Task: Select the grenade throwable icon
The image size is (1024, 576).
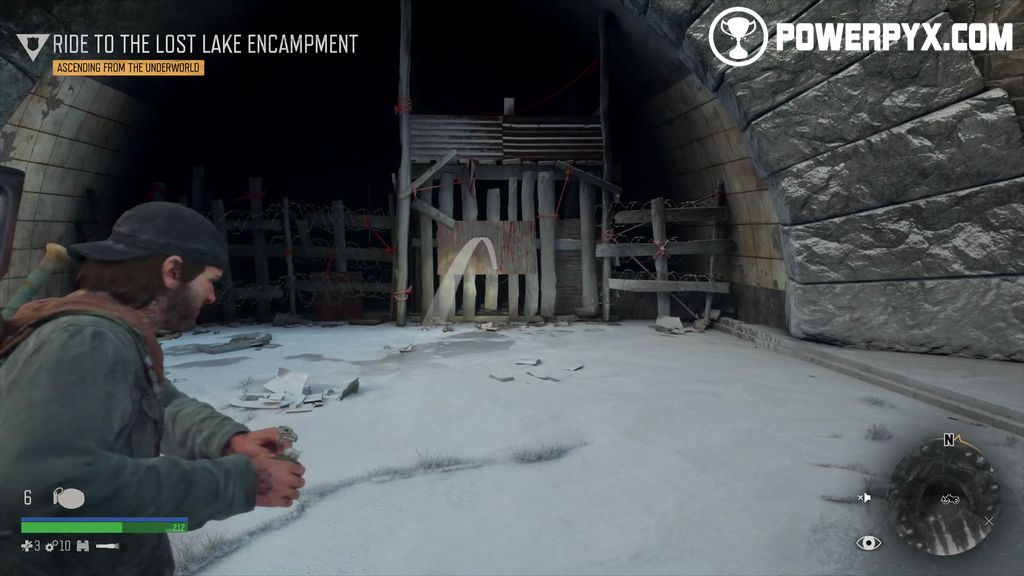Action: (68, 498)
